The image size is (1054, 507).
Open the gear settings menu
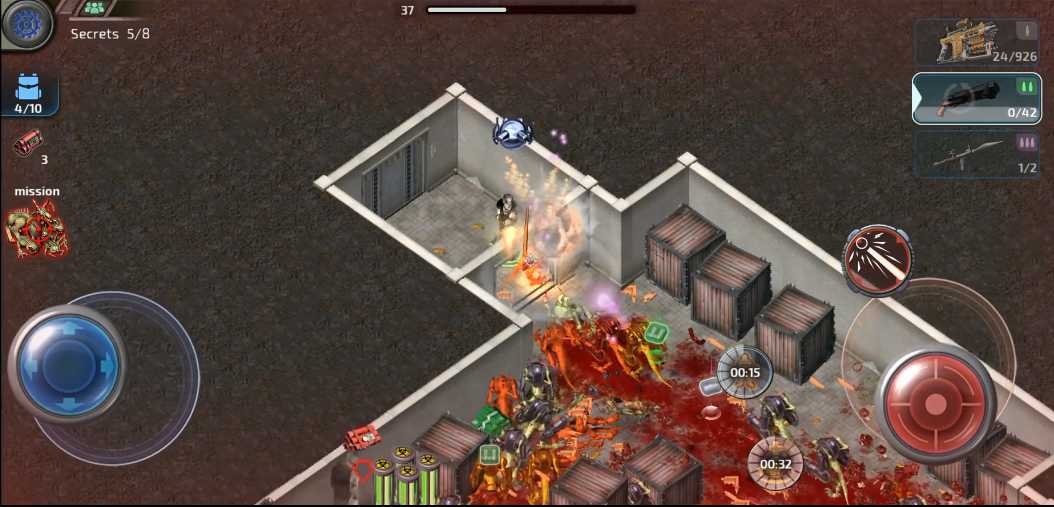(x=25, y=24)
